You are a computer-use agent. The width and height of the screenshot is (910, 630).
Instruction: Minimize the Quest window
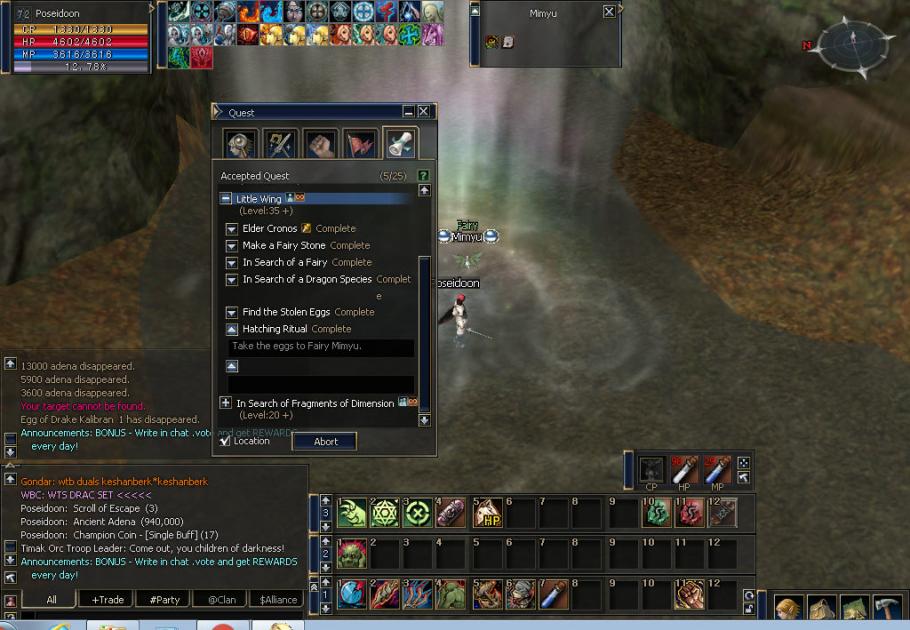coord(408,112)
